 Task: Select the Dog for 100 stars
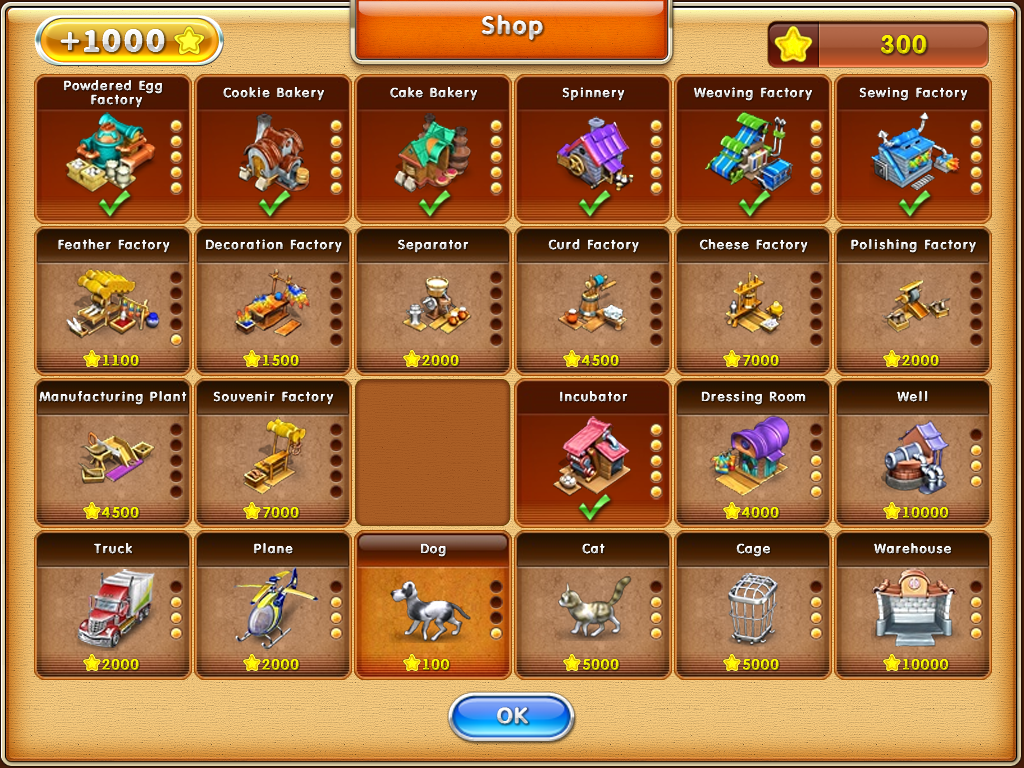pos(433,606)
